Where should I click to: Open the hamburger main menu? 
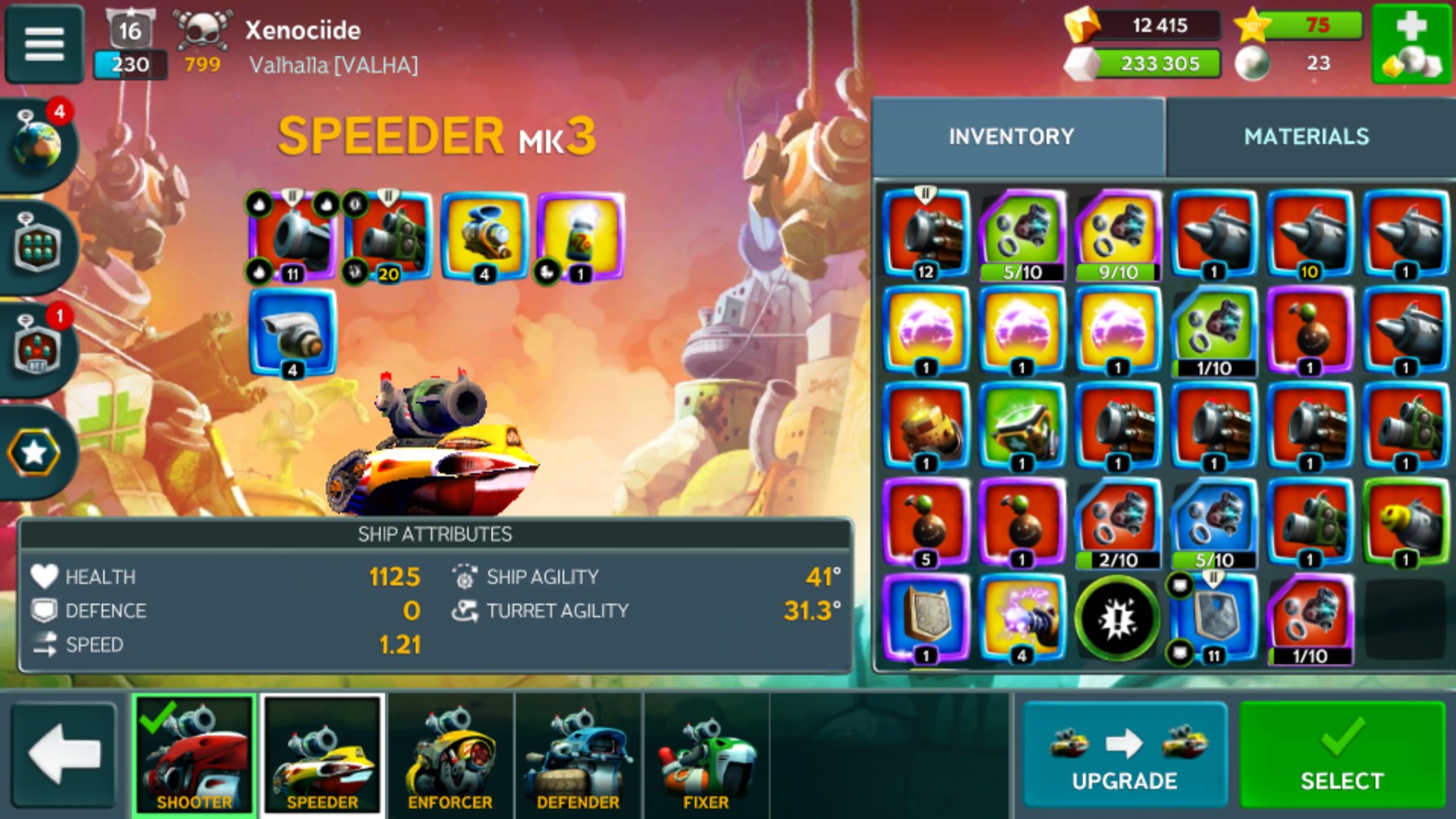click(44, 44)
